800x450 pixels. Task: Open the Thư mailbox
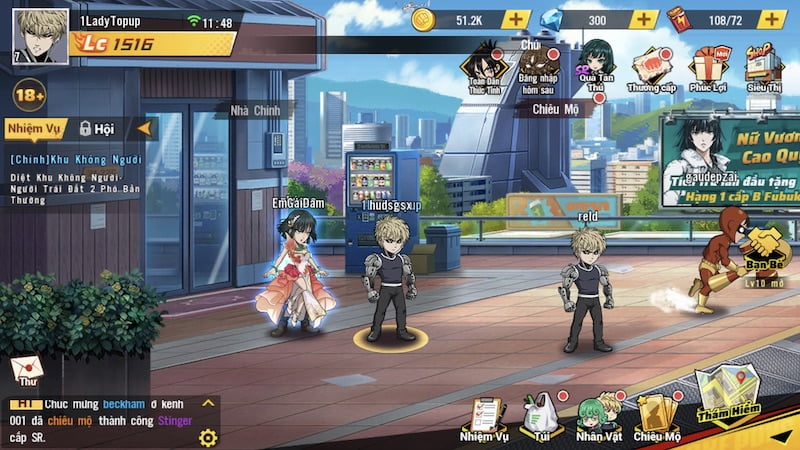point(26,371)
